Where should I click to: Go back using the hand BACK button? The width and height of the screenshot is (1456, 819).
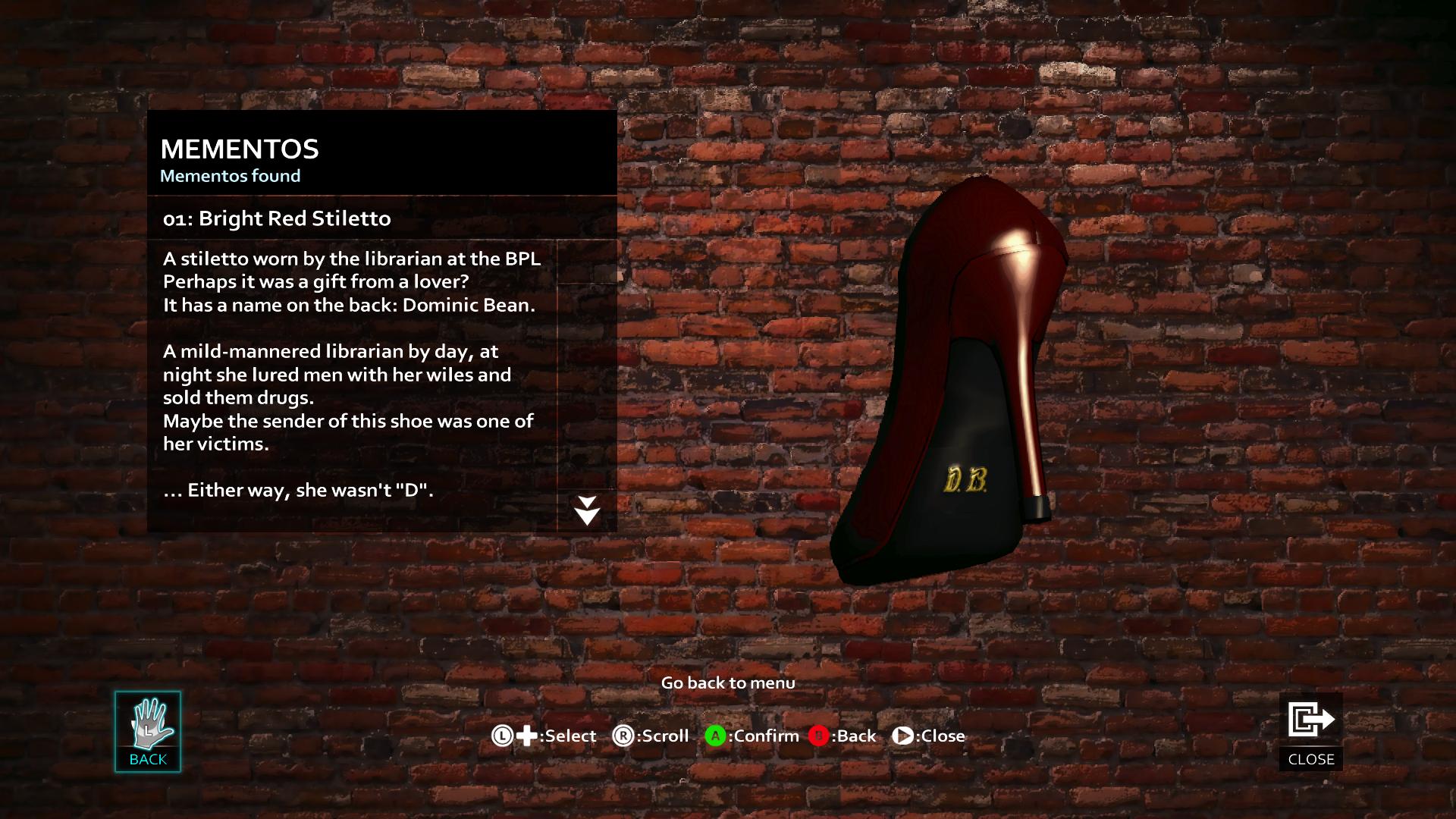pos(148,731)
